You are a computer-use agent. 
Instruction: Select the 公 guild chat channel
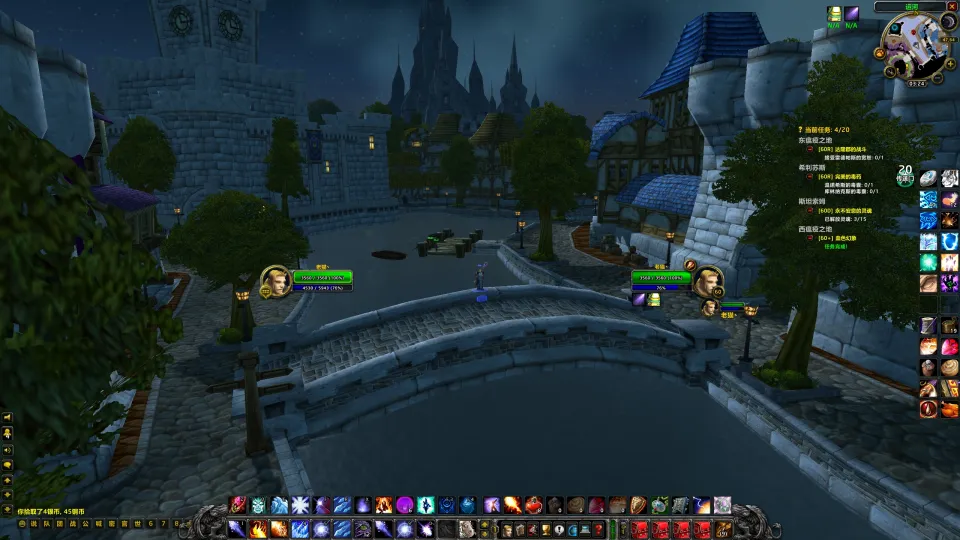click(85, 523)
